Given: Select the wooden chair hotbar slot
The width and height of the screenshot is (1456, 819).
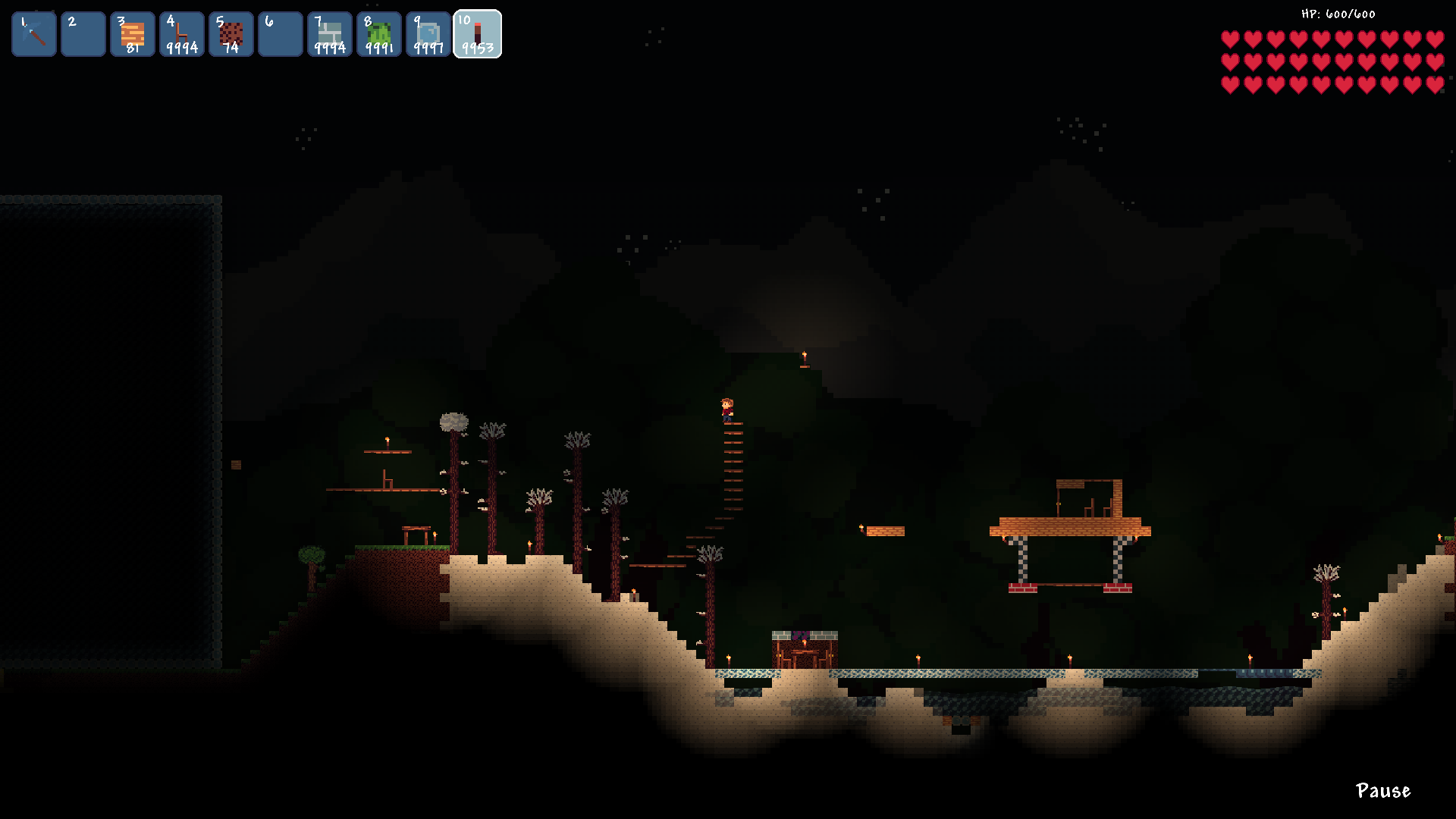Looking at the screenshot, I should tap(182, 34).
